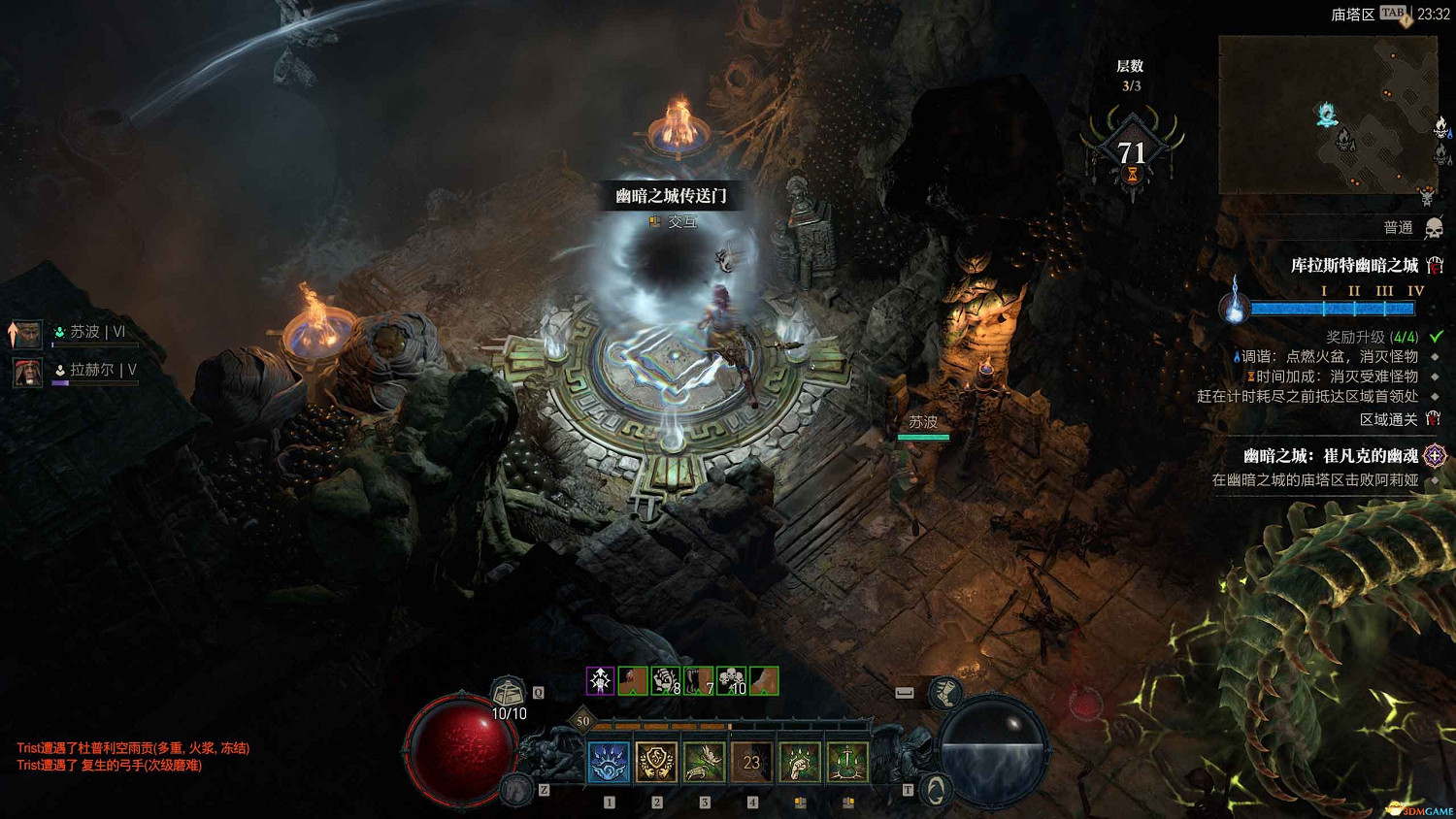The image size is (1456, 819).
Task: Click the level 50 experience badge
Action: click(x=582, y=721)
